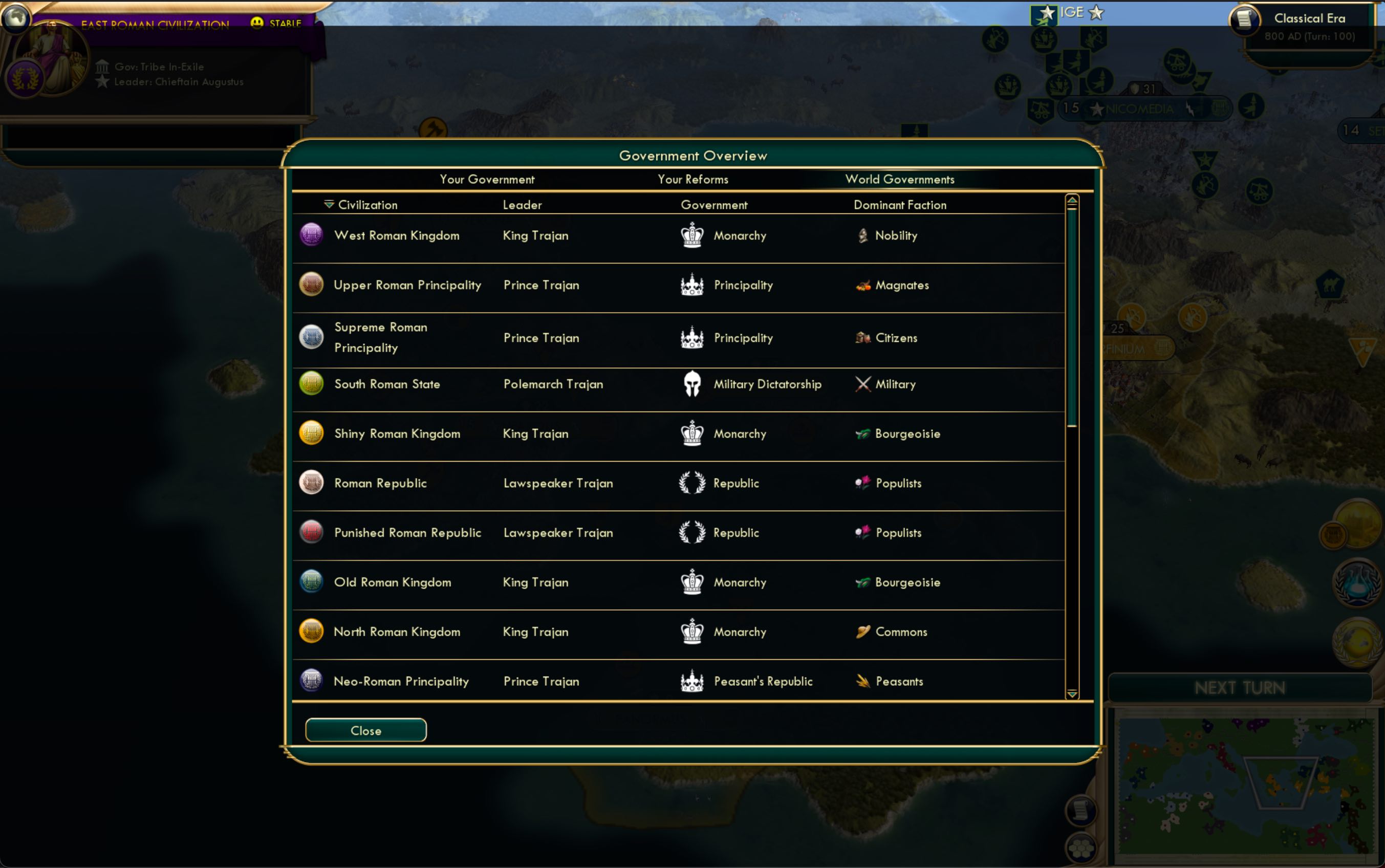
Task: Open the notification log scroll icon bottom right
Action: pyautogui.click(x=1081, y=810)
